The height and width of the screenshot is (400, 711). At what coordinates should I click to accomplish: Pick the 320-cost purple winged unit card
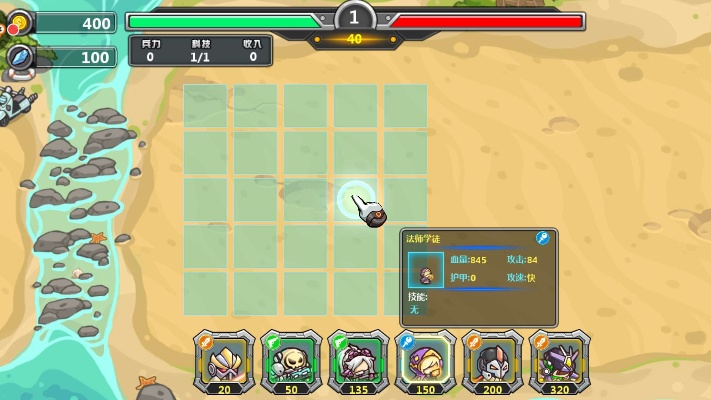coord(557,363)
